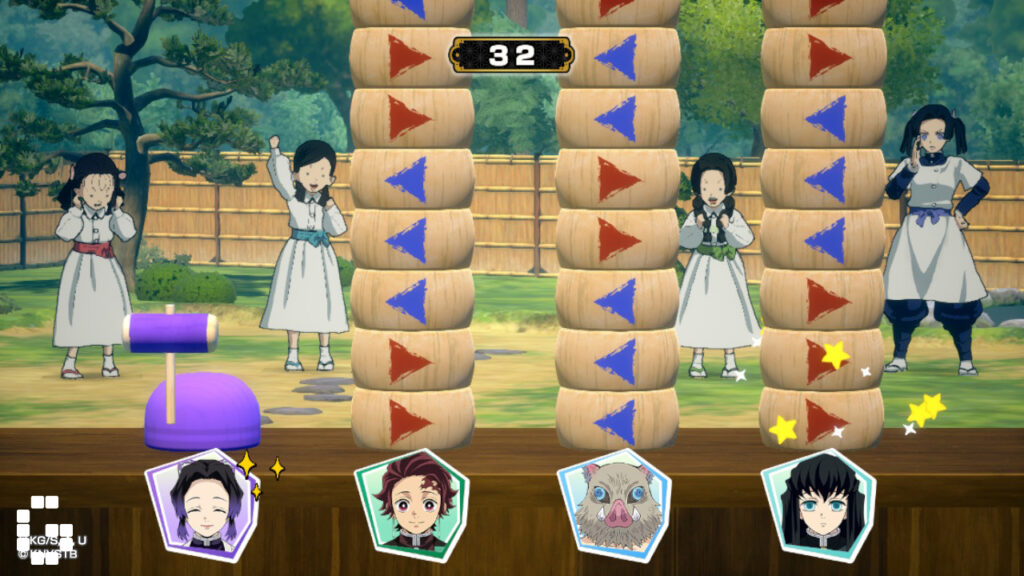Choose Inosuke's boar mask portrait

614,505
